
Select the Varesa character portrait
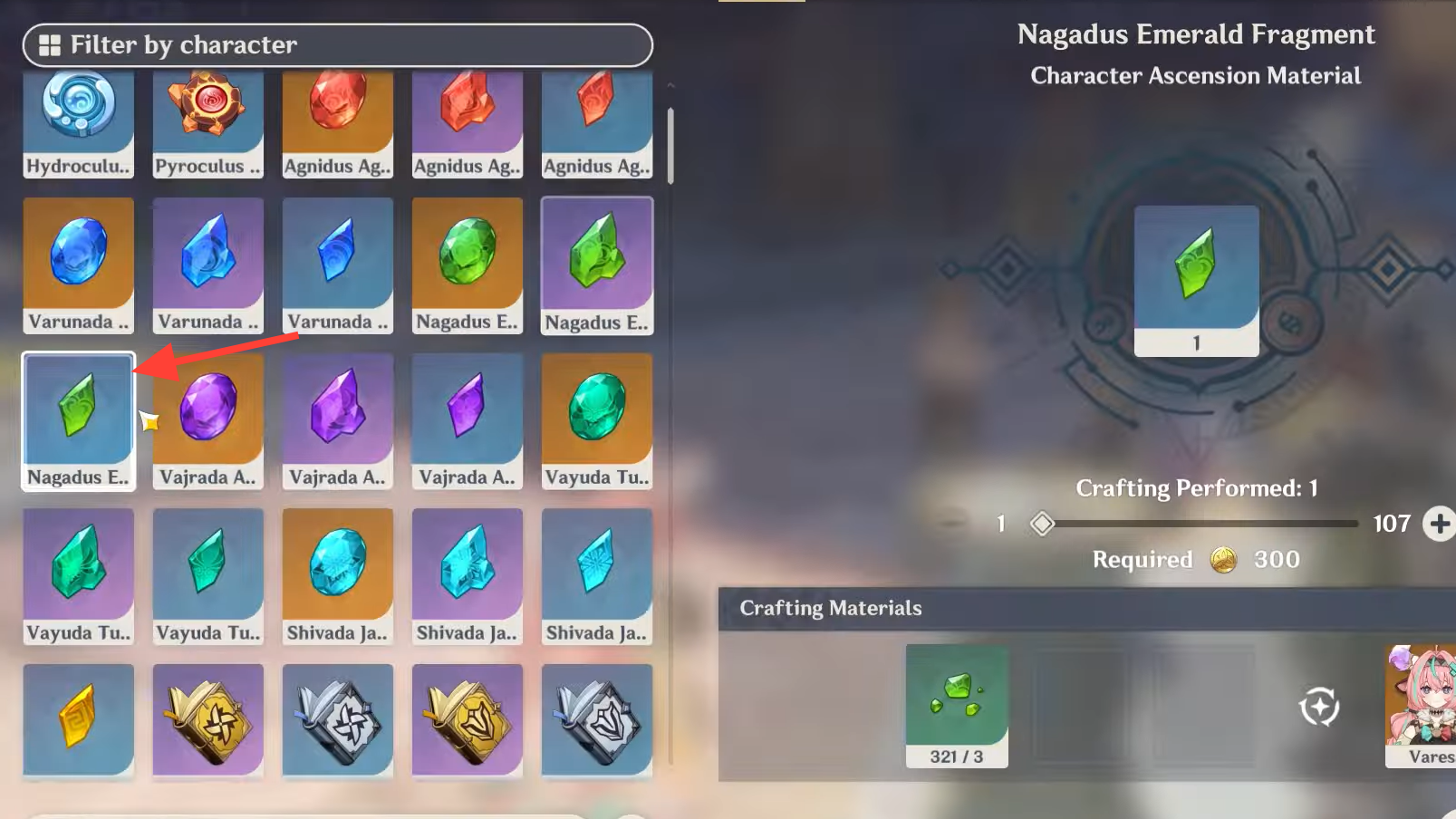[x=1422, y=706]
